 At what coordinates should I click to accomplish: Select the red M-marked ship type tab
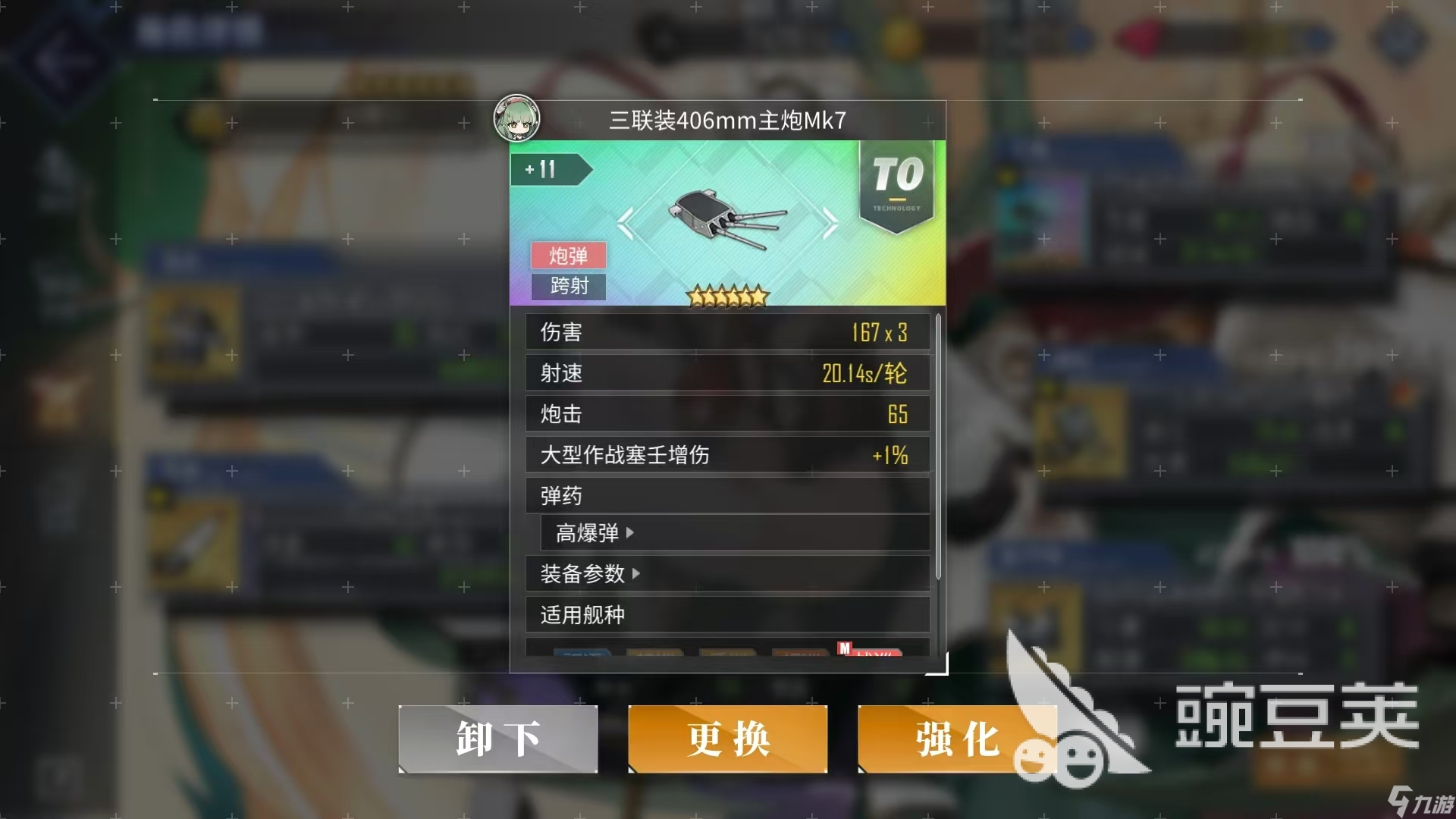coord(868,653)
